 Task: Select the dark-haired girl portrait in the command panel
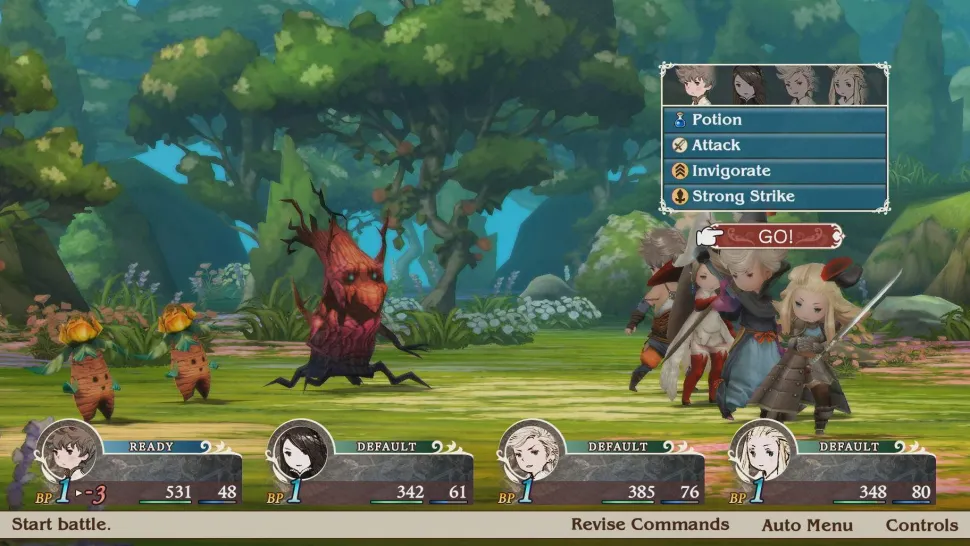point(746,85)
